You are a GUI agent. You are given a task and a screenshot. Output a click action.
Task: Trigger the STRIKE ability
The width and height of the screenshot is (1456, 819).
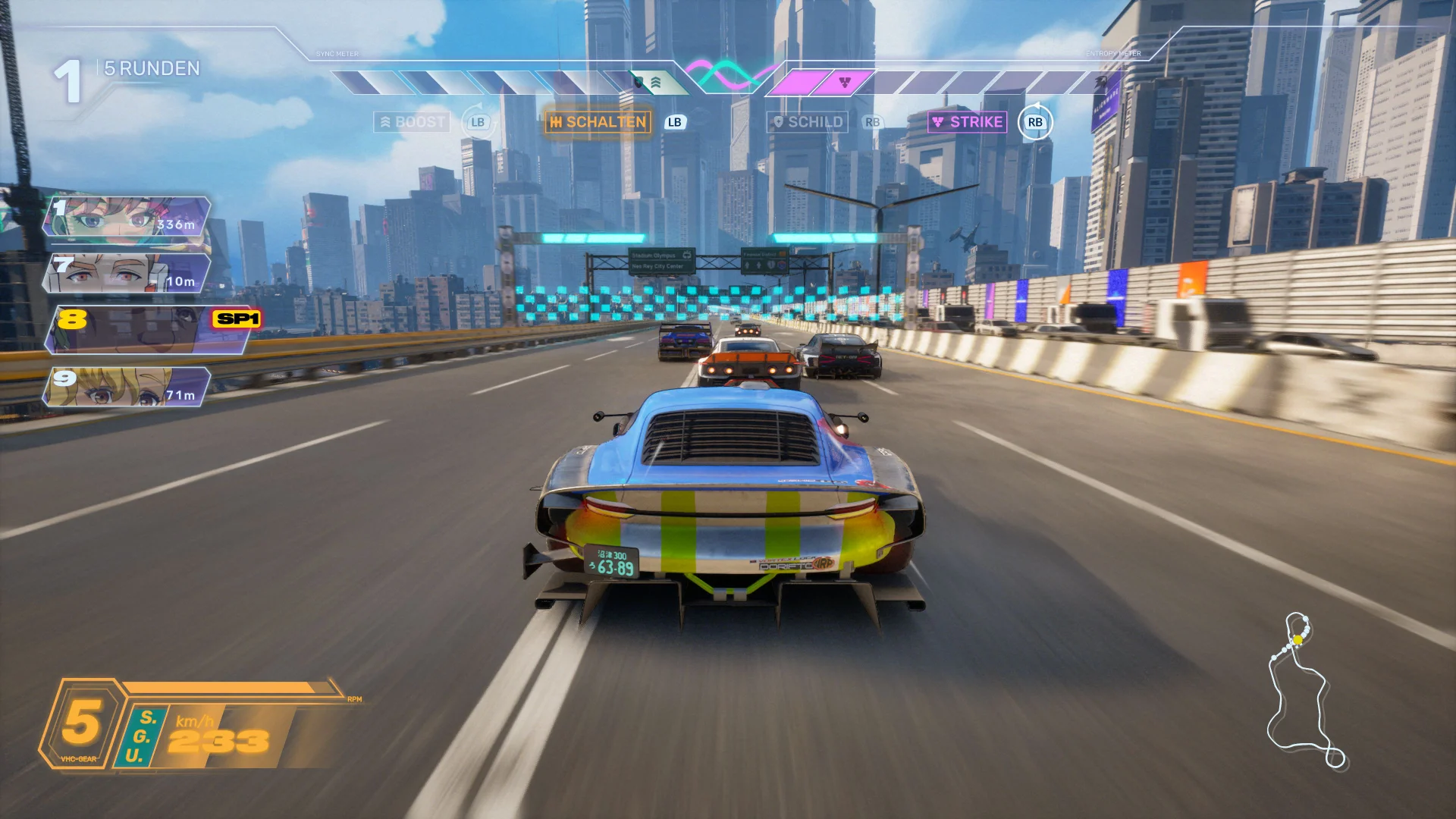coord(968,122)
